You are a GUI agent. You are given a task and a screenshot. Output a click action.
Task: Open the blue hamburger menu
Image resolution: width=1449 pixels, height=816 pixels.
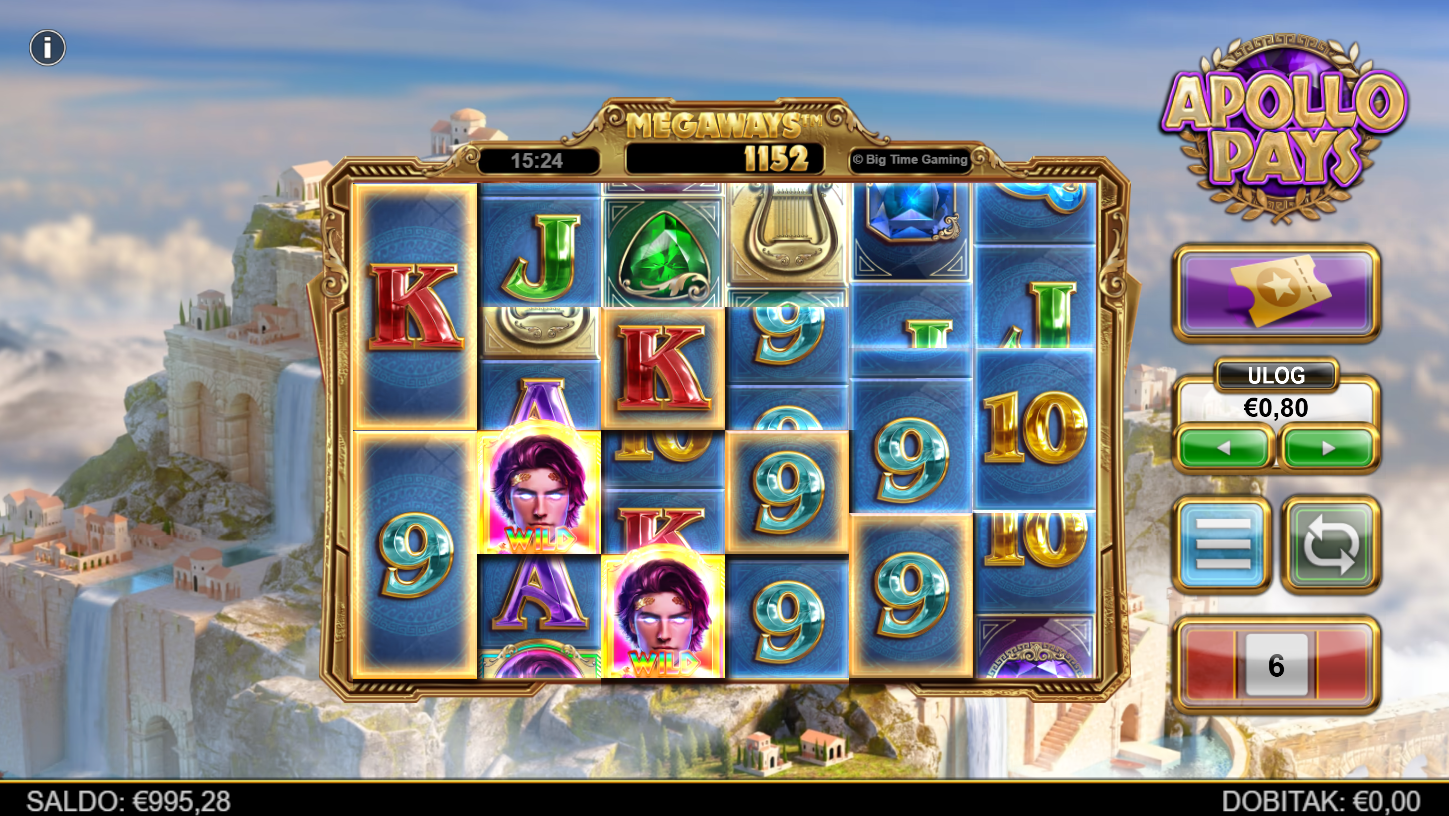1222,544
